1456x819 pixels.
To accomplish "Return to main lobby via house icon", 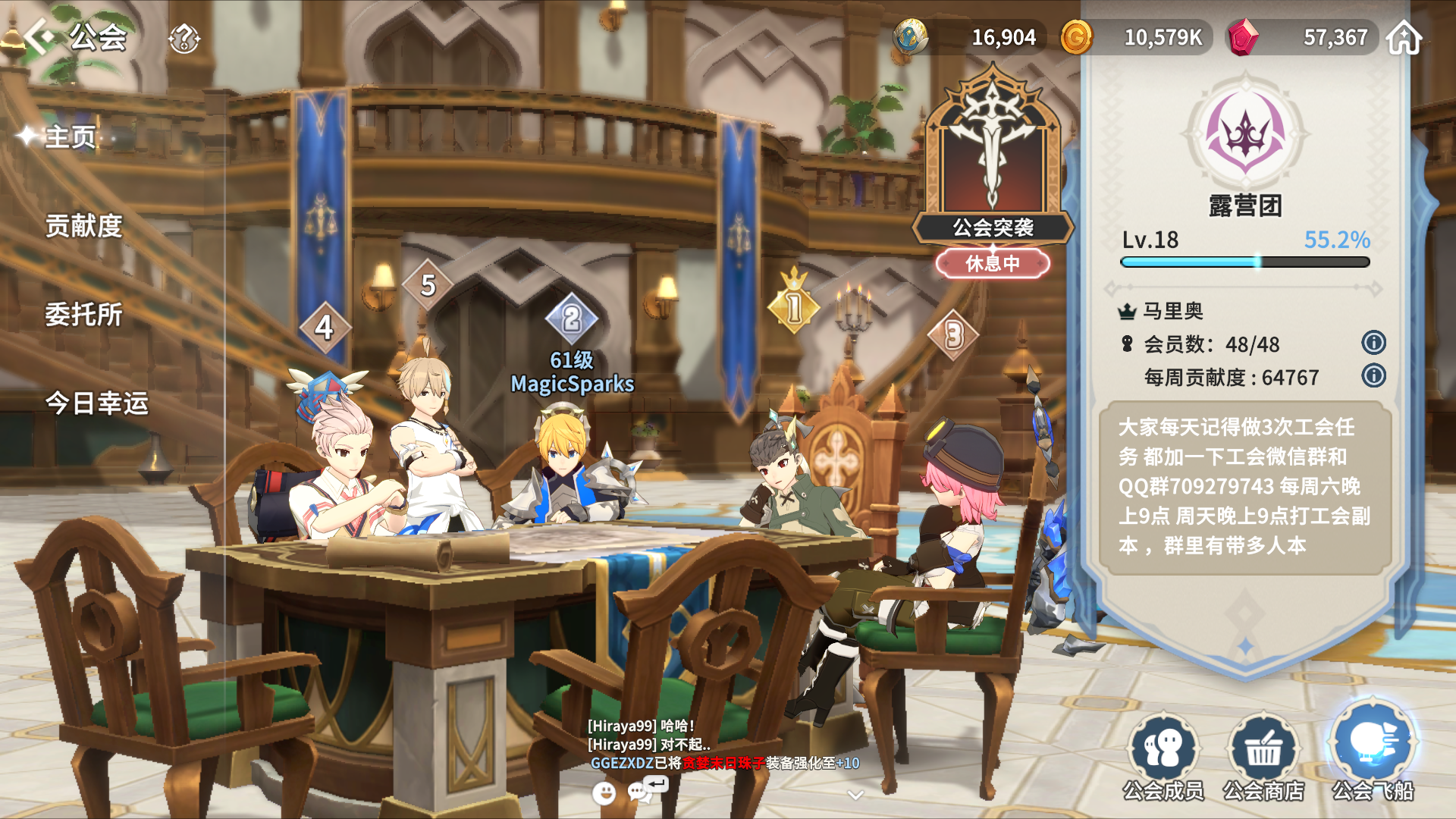I will (1404, 37).
